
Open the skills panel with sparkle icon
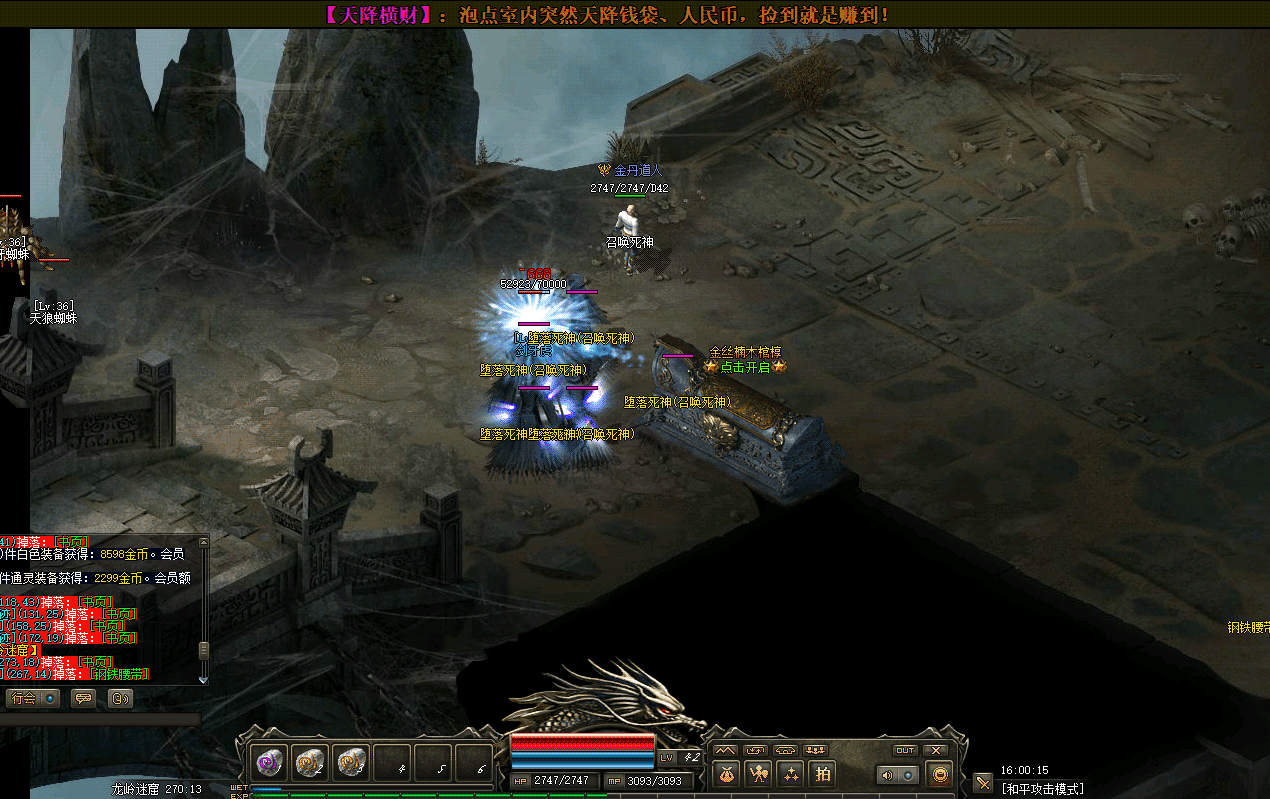[790, 773]
